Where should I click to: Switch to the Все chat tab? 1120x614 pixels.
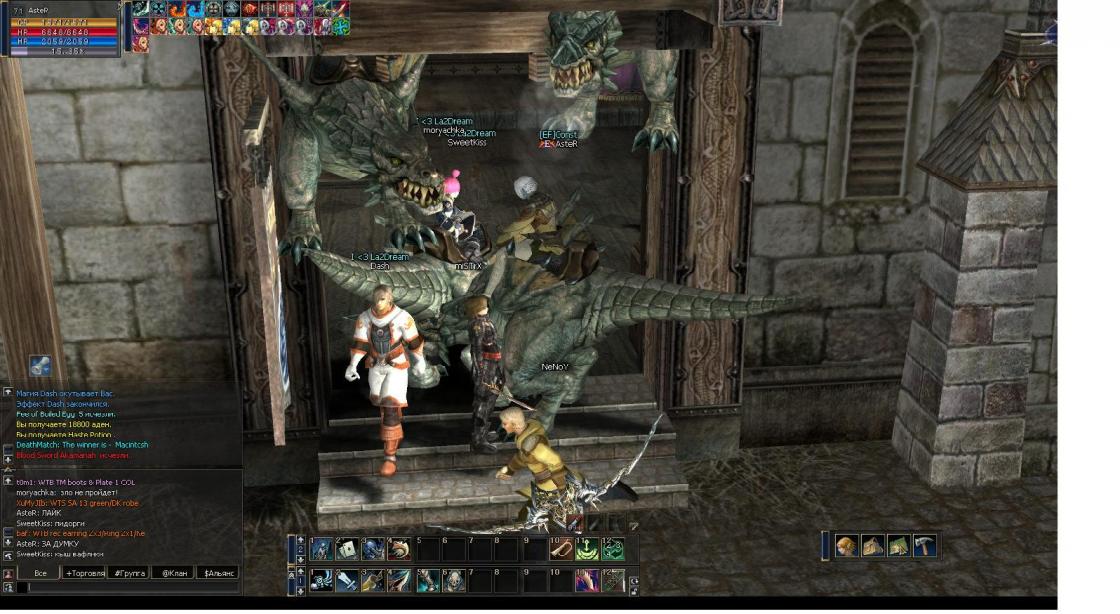point(40,573)
